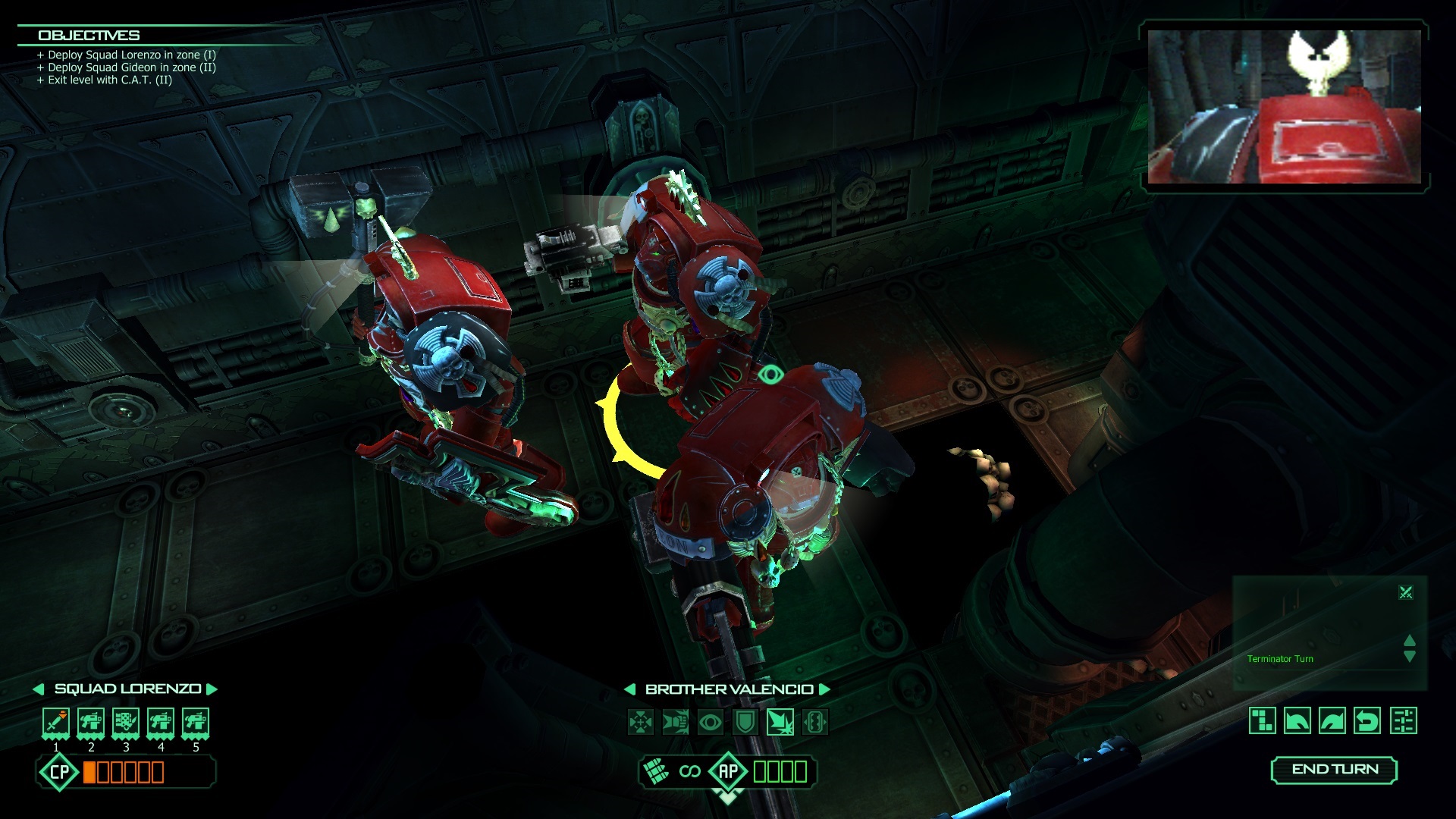The image size is (1456, 819).
Task: Toggle the crossed swords log filter
Action: click(x=1406, y=592)
